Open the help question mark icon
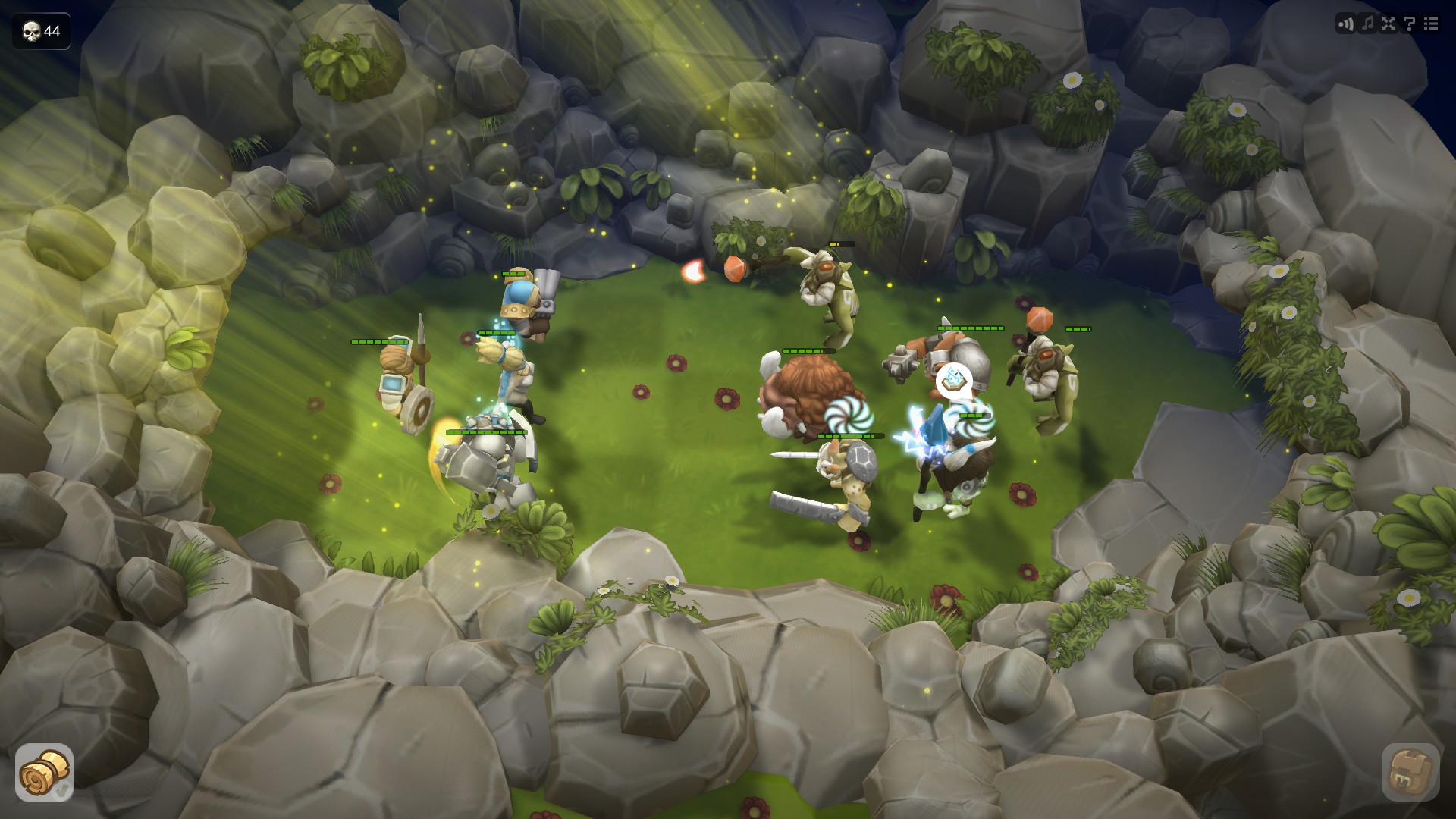Image resolution: width=1456 pixels, height=819 pixels. [x=1408, y=25]
